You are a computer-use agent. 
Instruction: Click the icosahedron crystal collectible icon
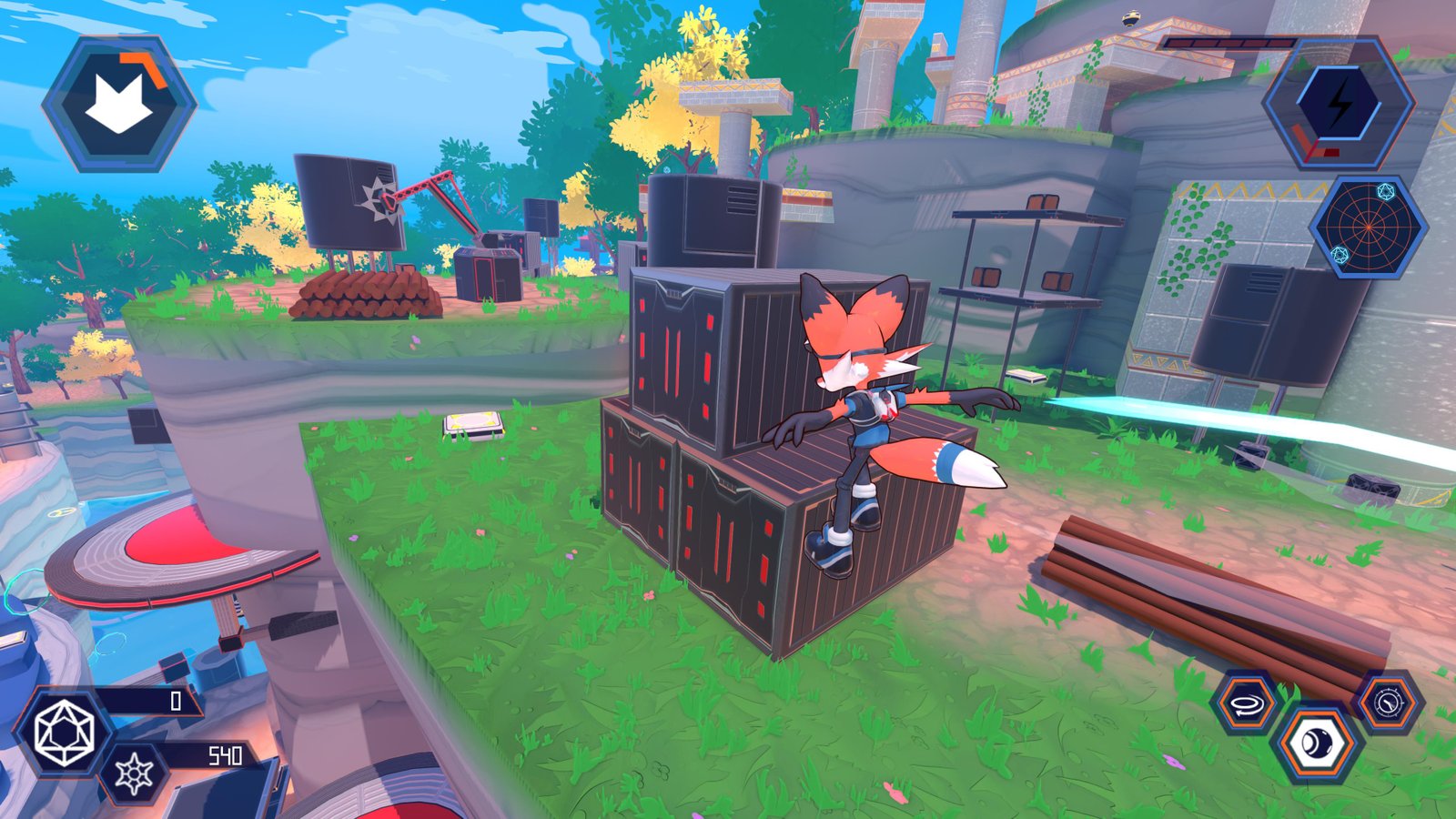tap(63, 733)
